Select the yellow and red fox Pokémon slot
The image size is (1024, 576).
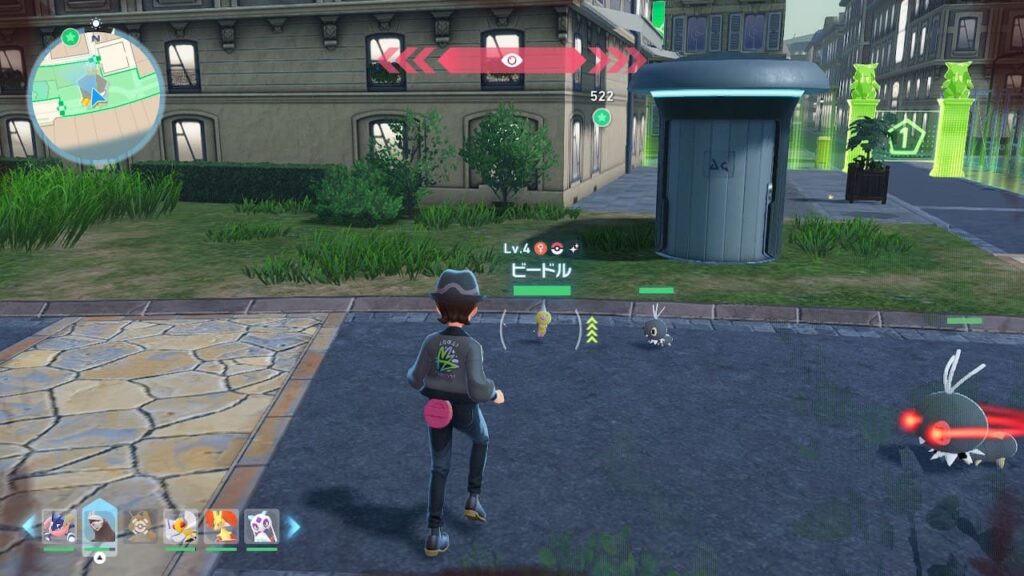pos(221,526)
